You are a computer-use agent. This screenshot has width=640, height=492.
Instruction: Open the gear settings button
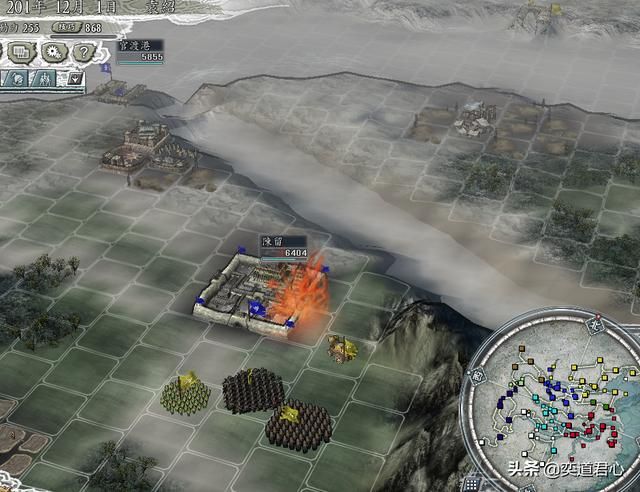tap(53, 52)
